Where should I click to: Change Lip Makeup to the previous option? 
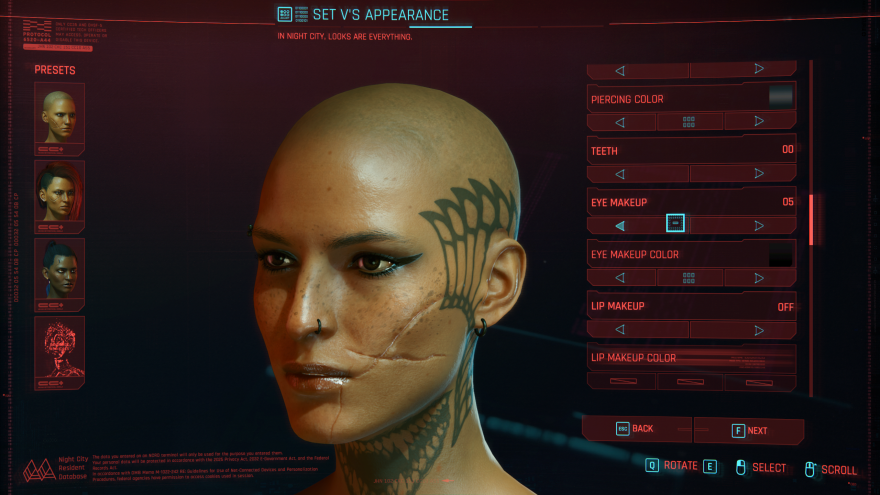coord(620,330)
